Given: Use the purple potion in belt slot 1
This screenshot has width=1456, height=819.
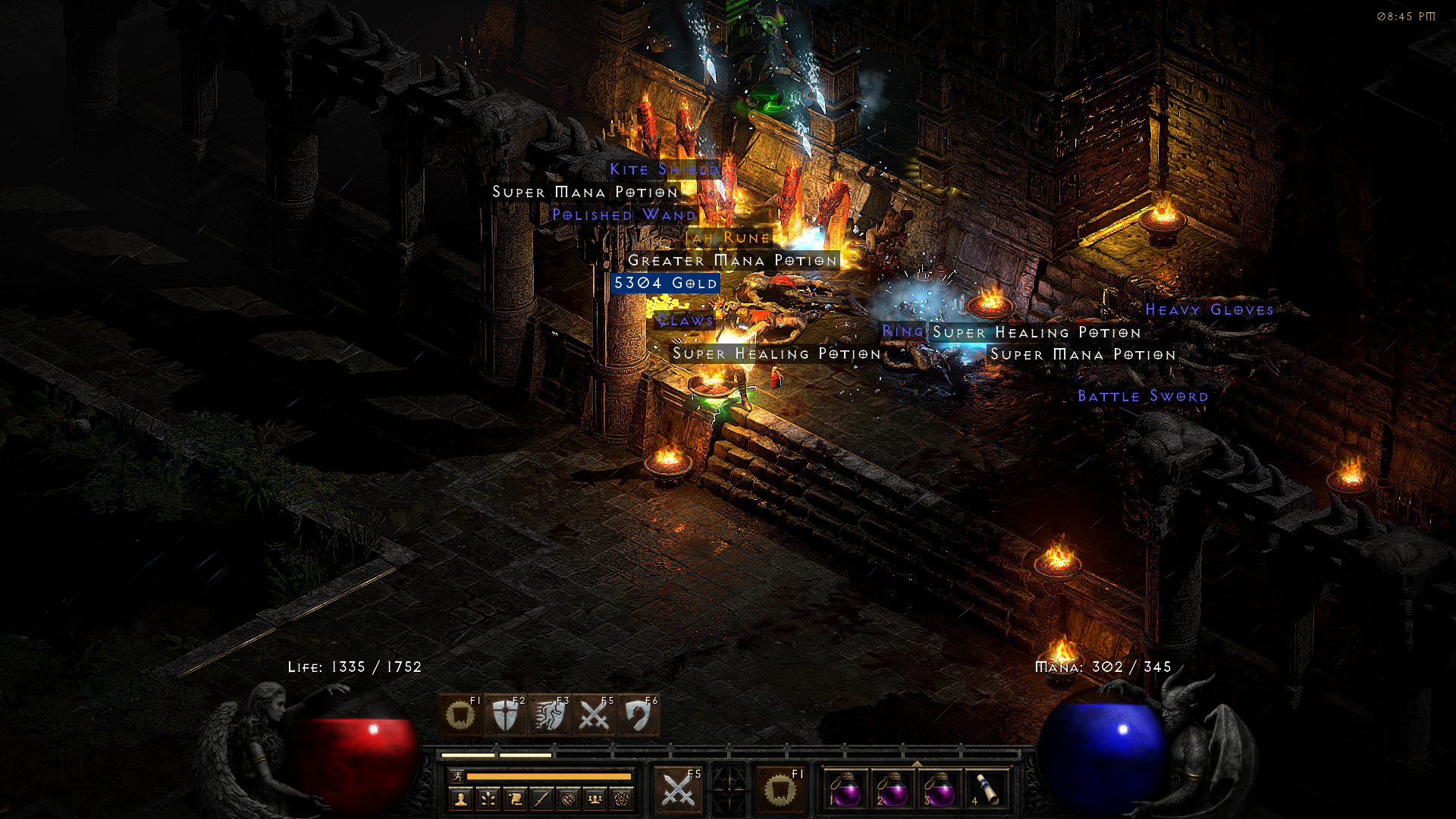Looking at the screenshot, I should (x=846, y=790).
